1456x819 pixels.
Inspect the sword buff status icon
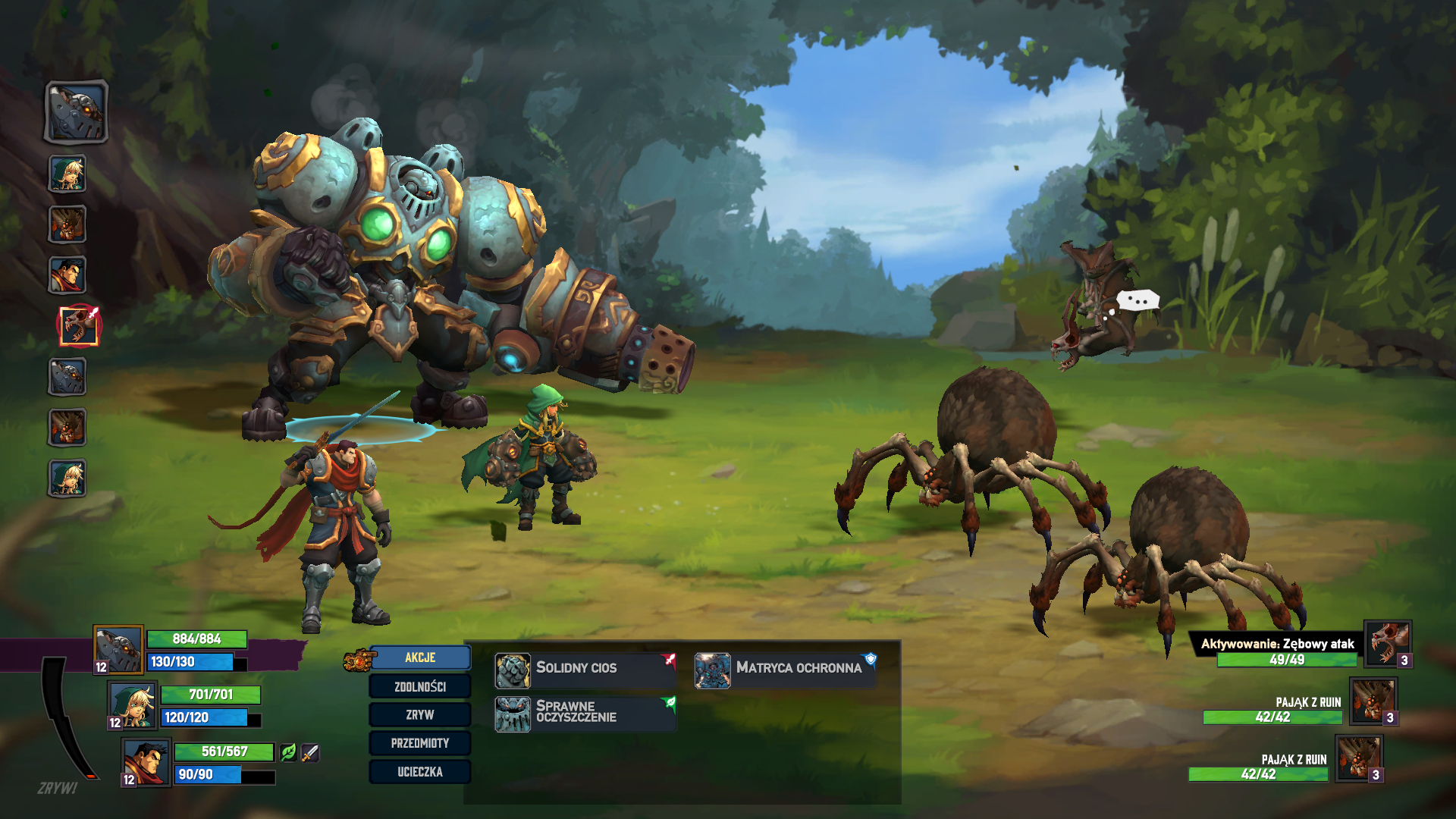click(x=310, y=752)
